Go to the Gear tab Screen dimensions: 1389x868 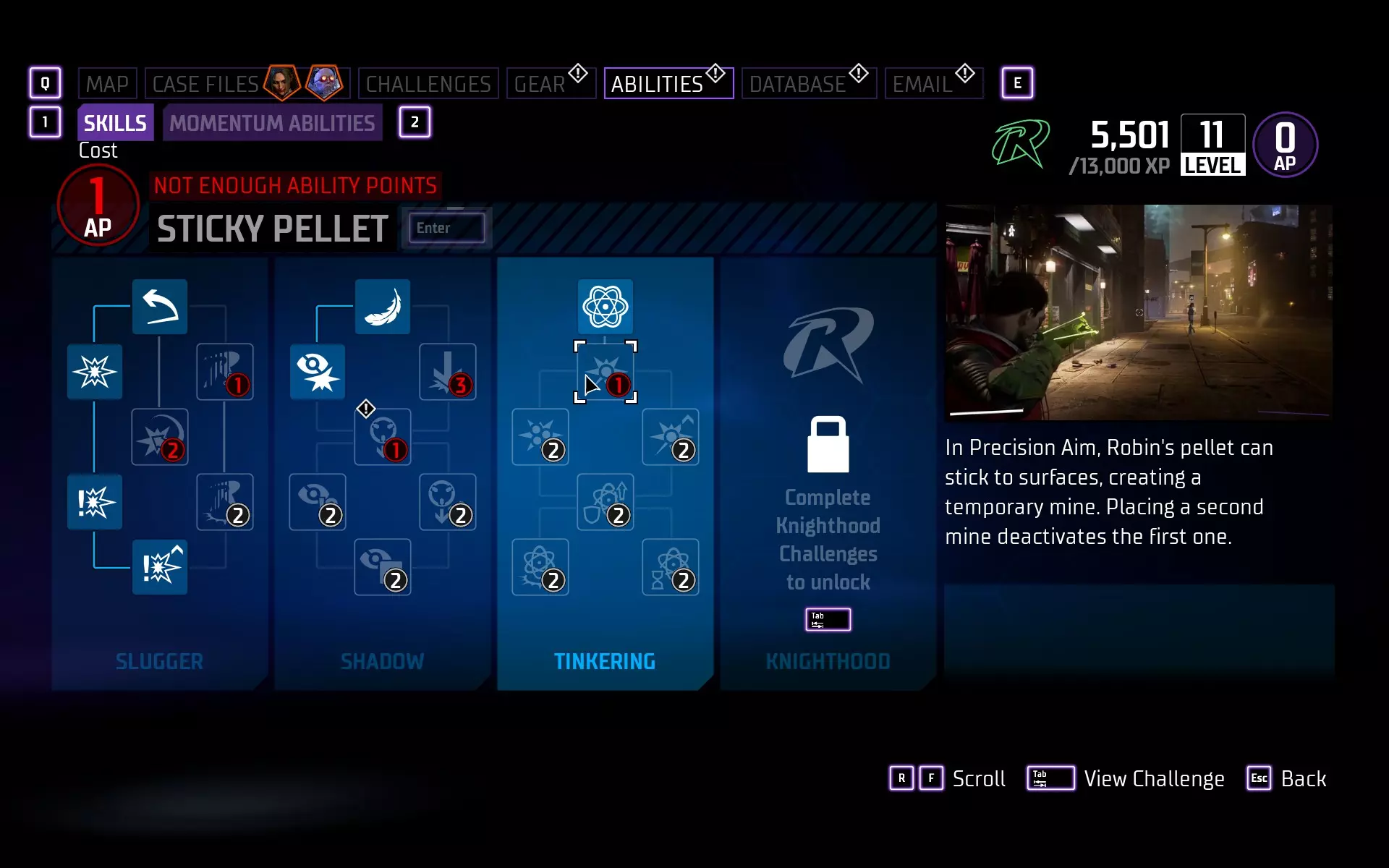[x=540, y=84]
